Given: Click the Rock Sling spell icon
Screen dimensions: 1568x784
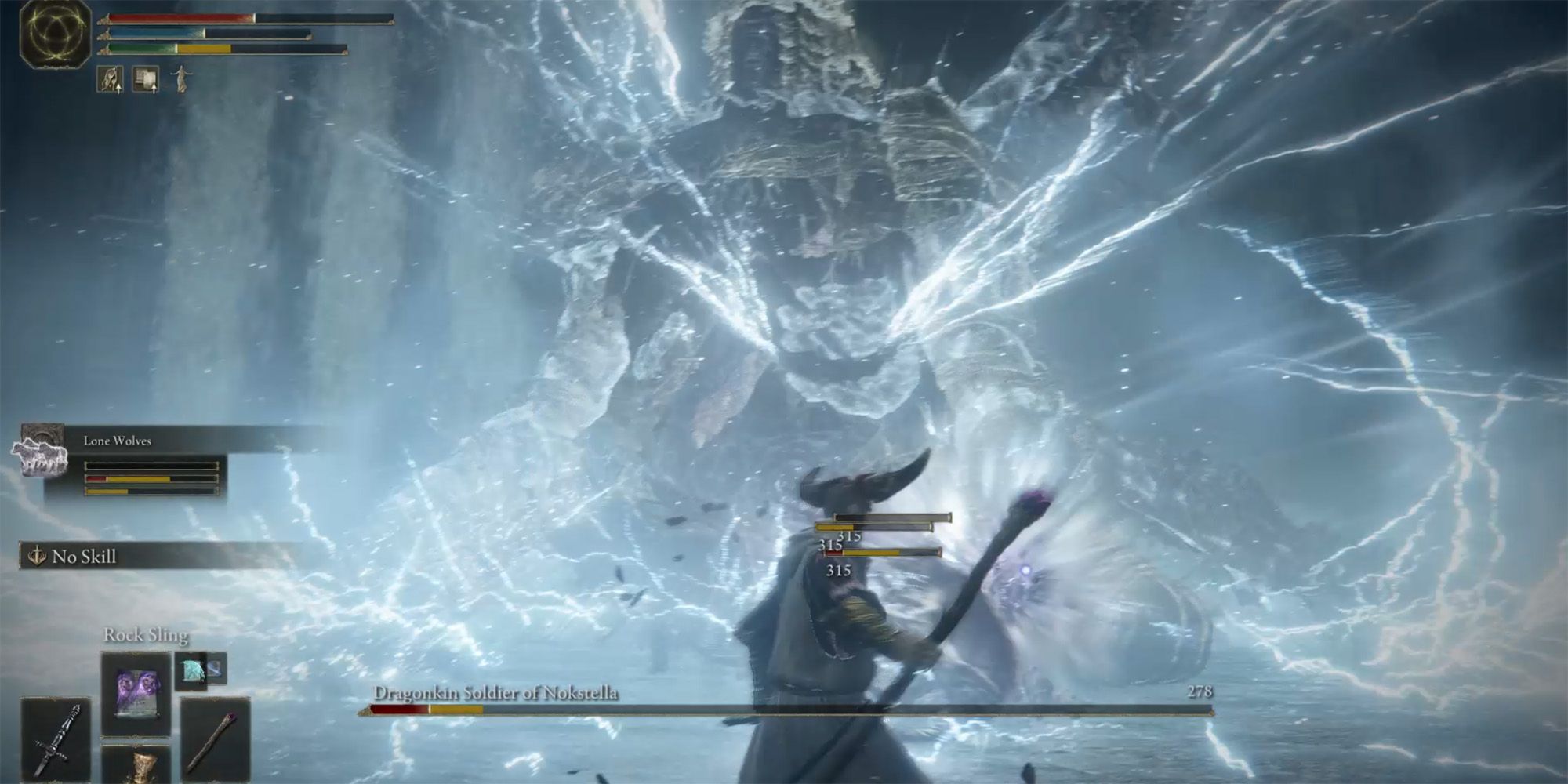Looking at the screenshot, I should pyautogui.click(x=136, y=694).
